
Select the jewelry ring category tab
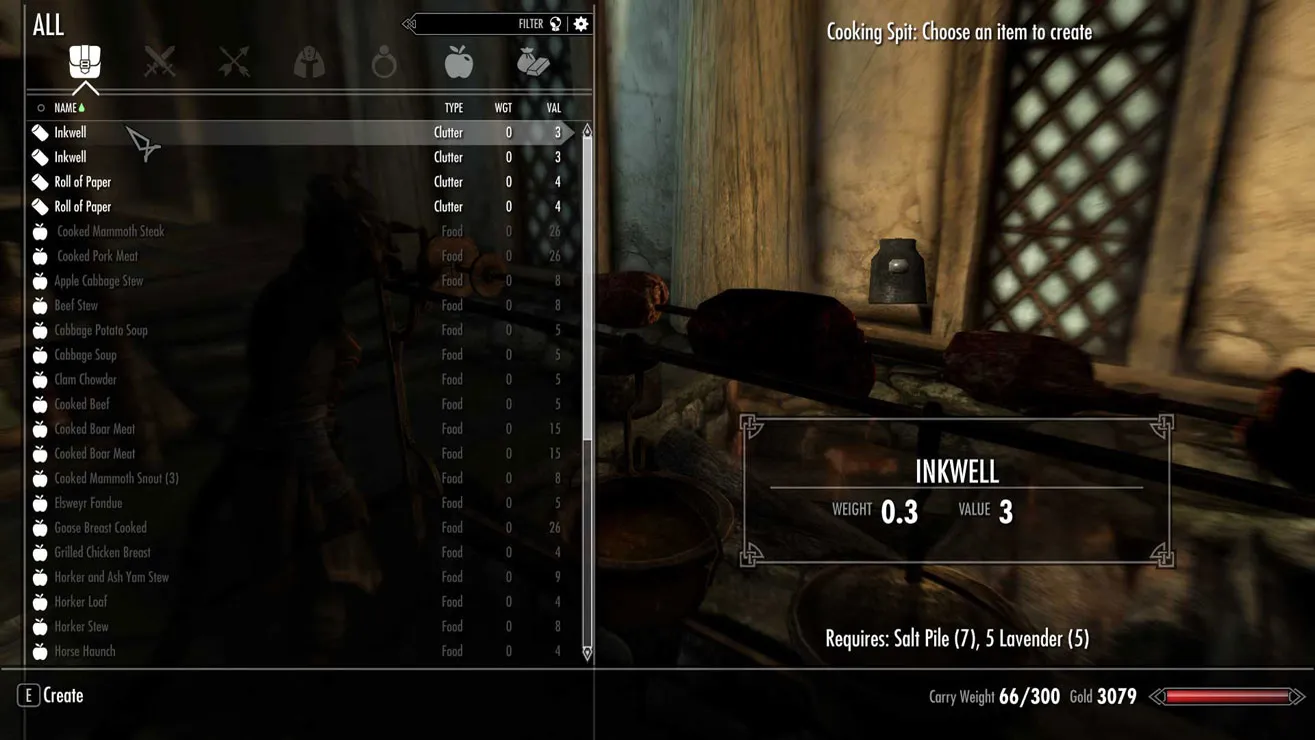(x=384, y=63)
